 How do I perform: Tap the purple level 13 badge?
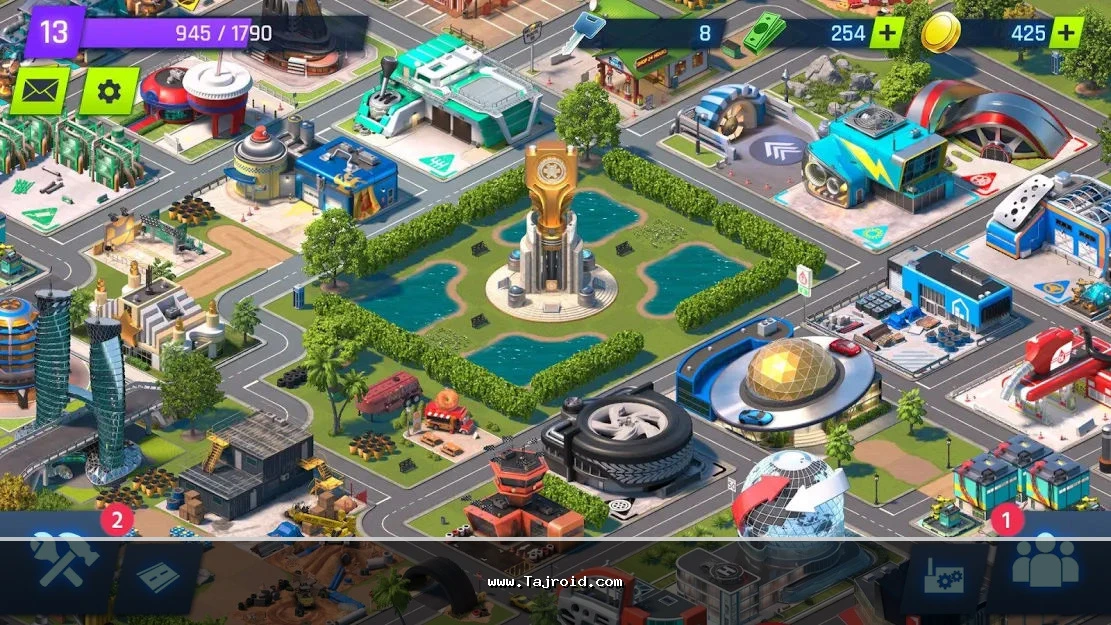coord(53,32)
